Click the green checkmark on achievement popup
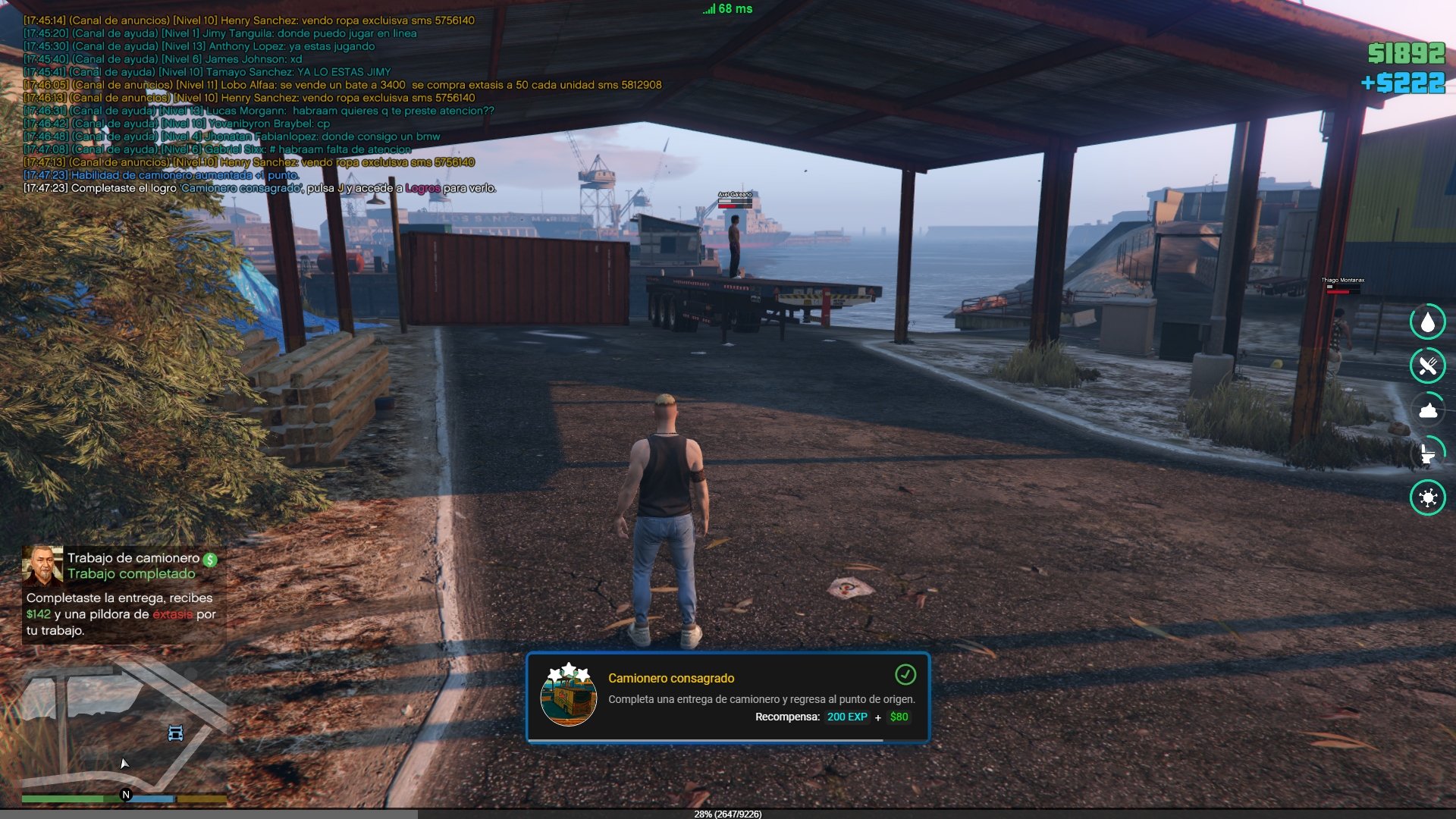The image size is (1456, 819). [x=905, y=674]
